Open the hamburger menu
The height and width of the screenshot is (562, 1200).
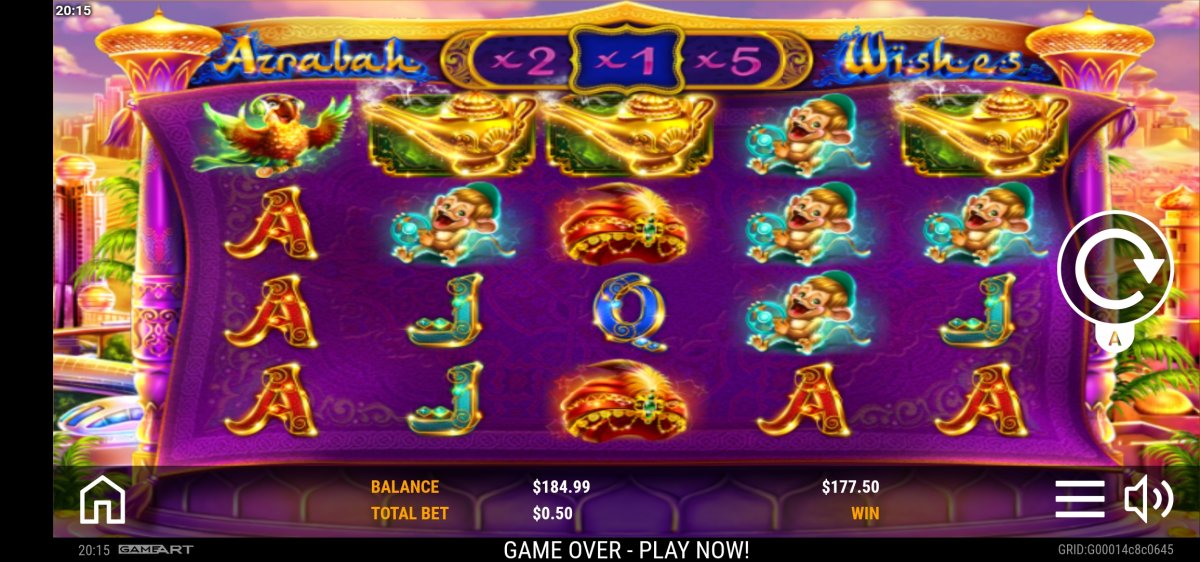1079,498
